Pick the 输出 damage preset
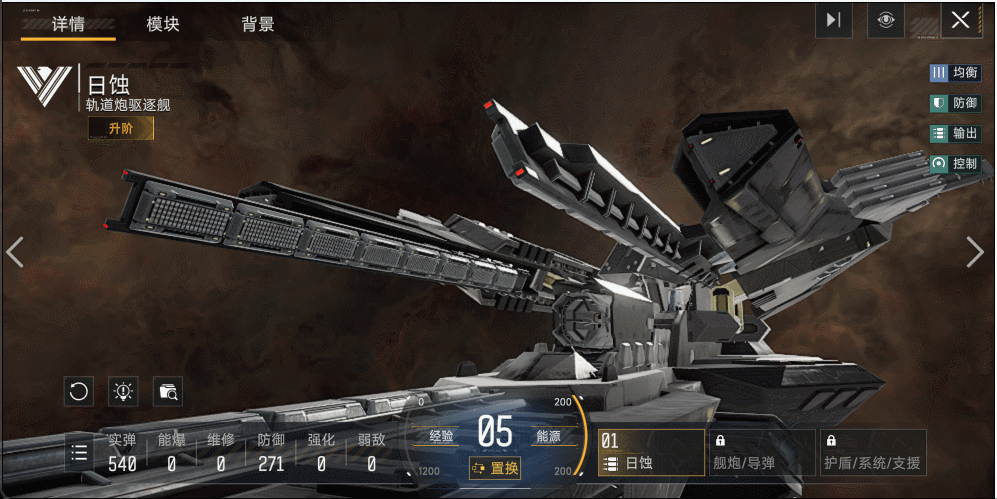 [954, 133]
